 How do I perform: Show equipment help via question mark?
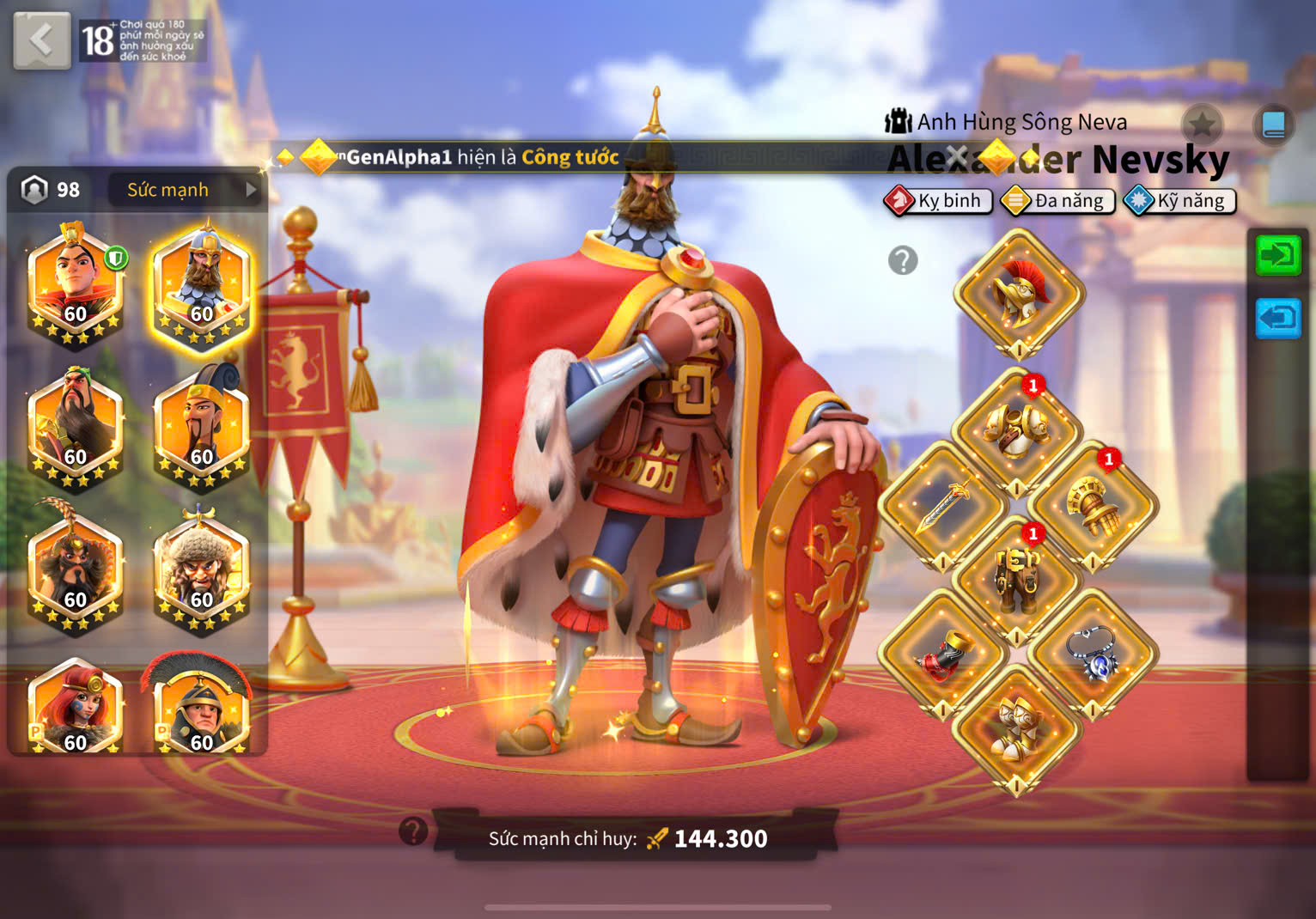[x=903, y=260]
